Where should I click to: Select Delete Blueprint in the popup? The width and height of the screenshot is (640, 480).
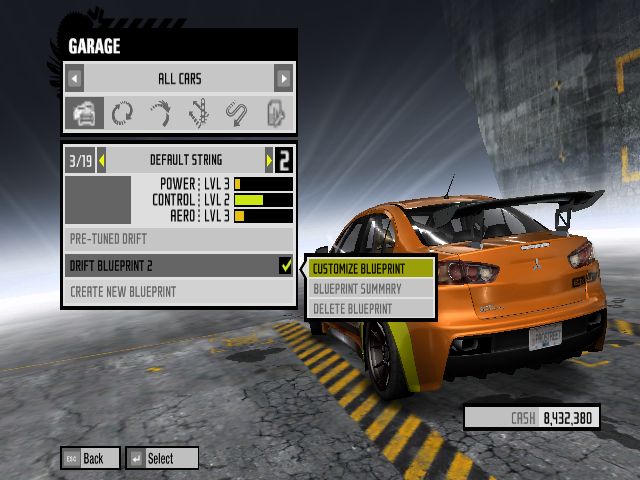(x=371, y=308)
